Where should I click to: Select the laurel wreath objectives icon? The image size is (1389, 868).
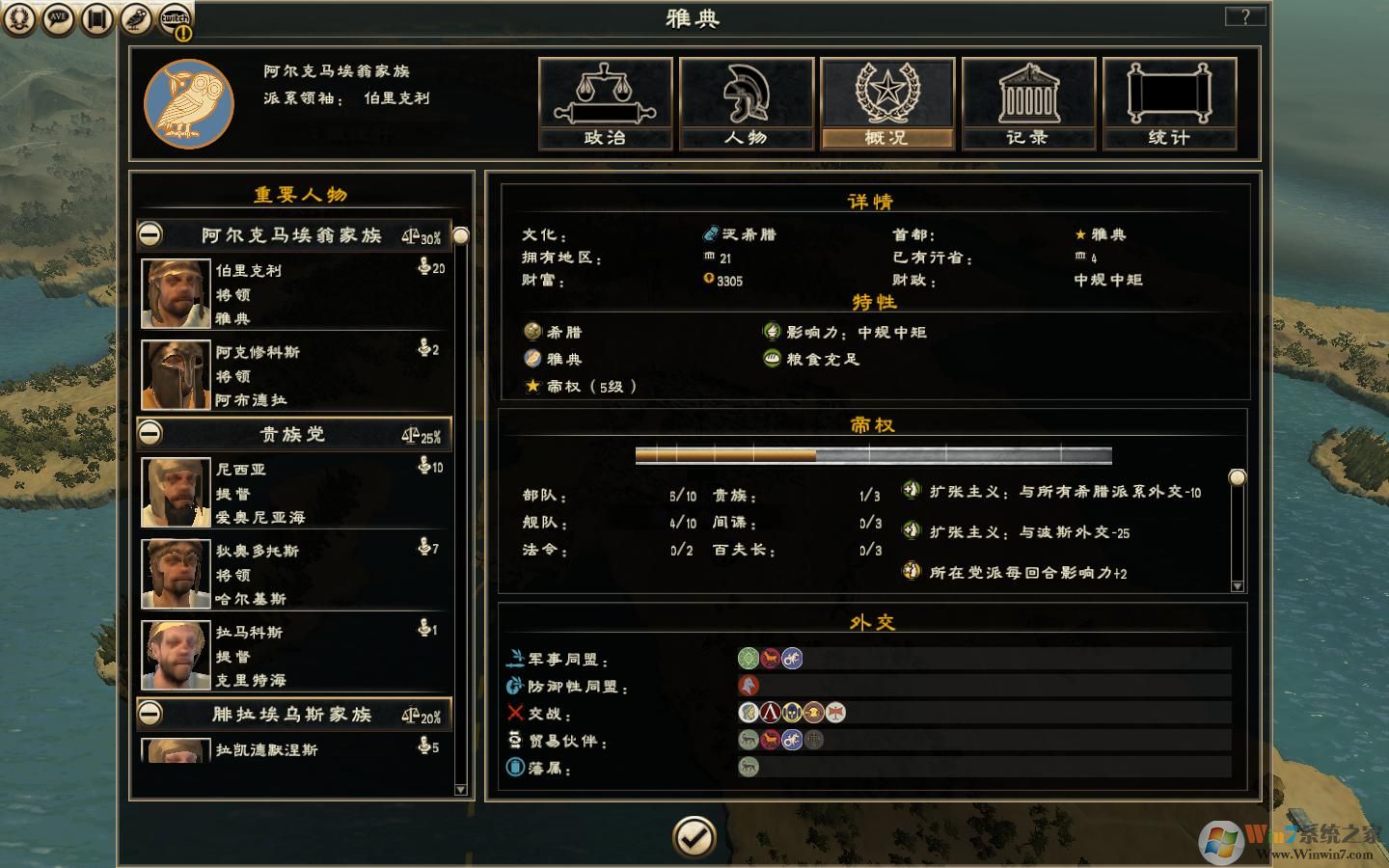coord(21,17)
